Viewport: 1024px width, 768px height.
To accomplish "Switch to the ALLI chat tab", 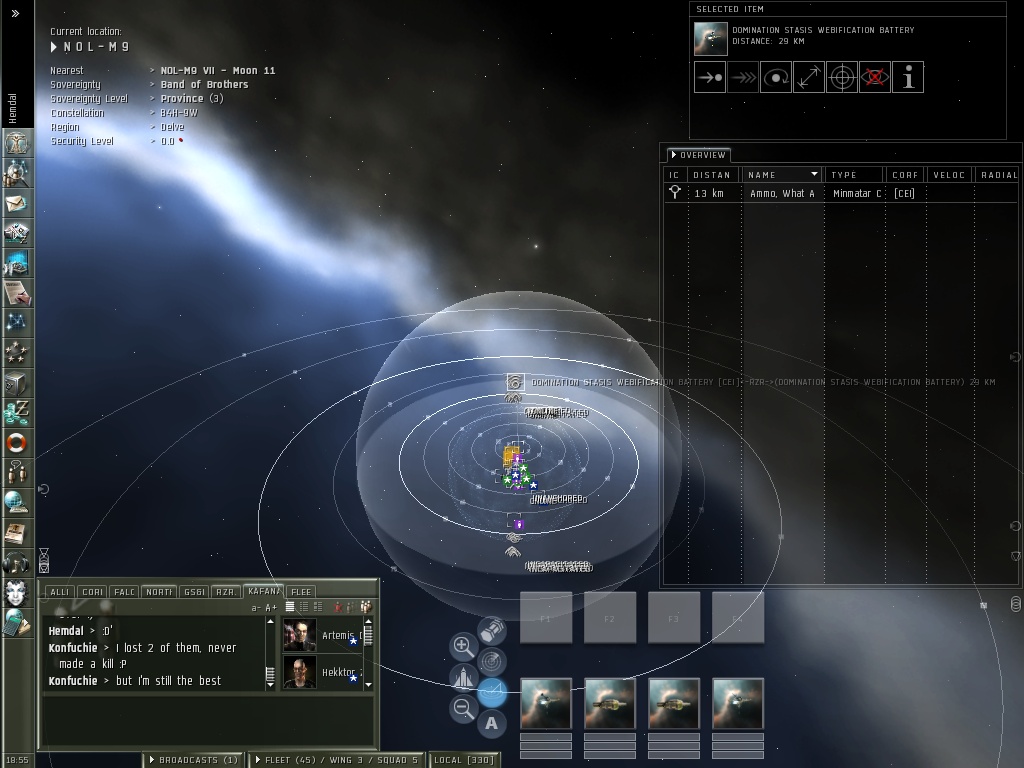I will pyautogui.click(x=59, y=592).
